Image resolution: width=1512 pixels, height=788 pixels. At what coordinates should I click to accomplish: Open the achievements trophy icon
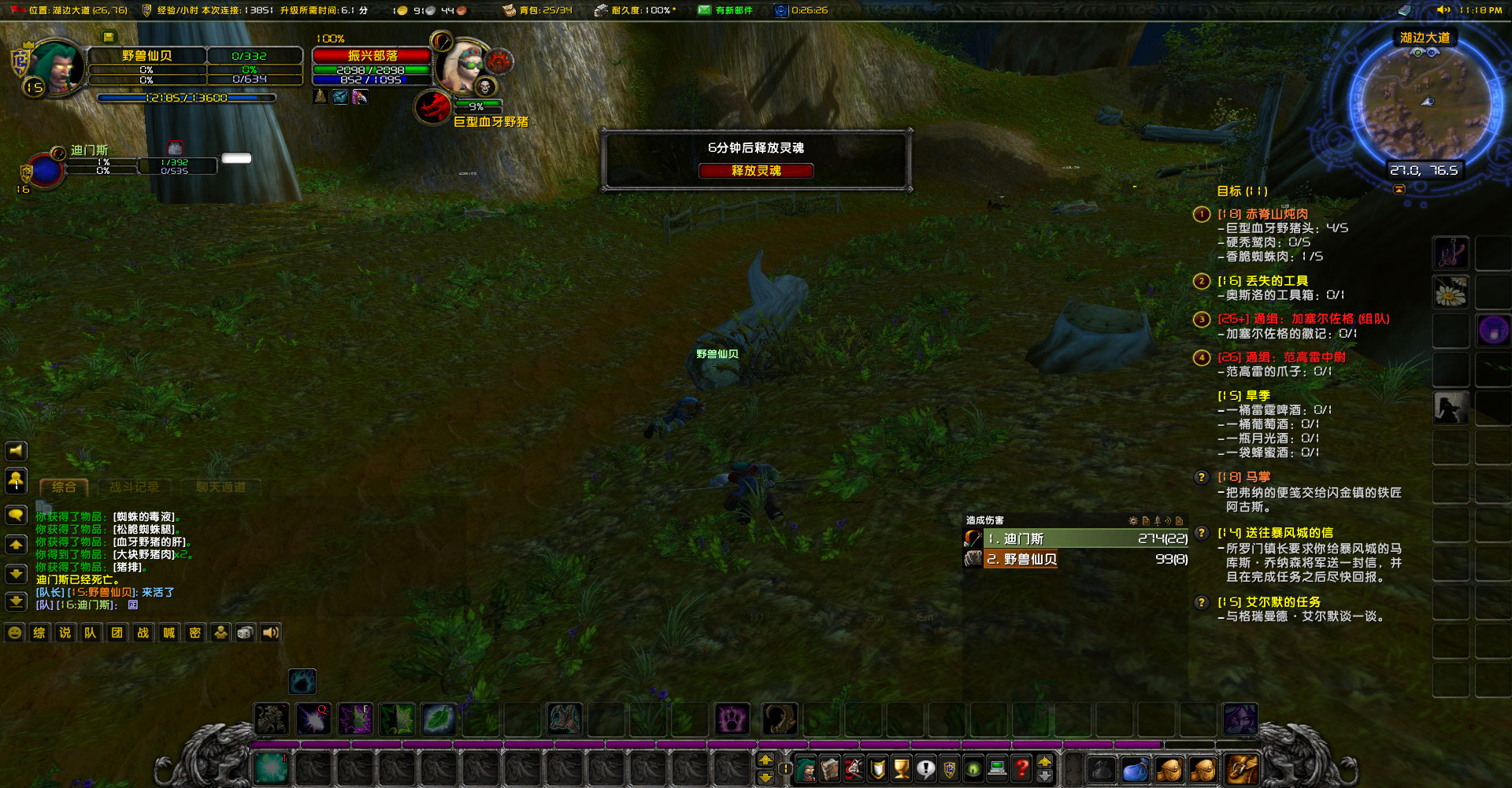click(901, 768)
